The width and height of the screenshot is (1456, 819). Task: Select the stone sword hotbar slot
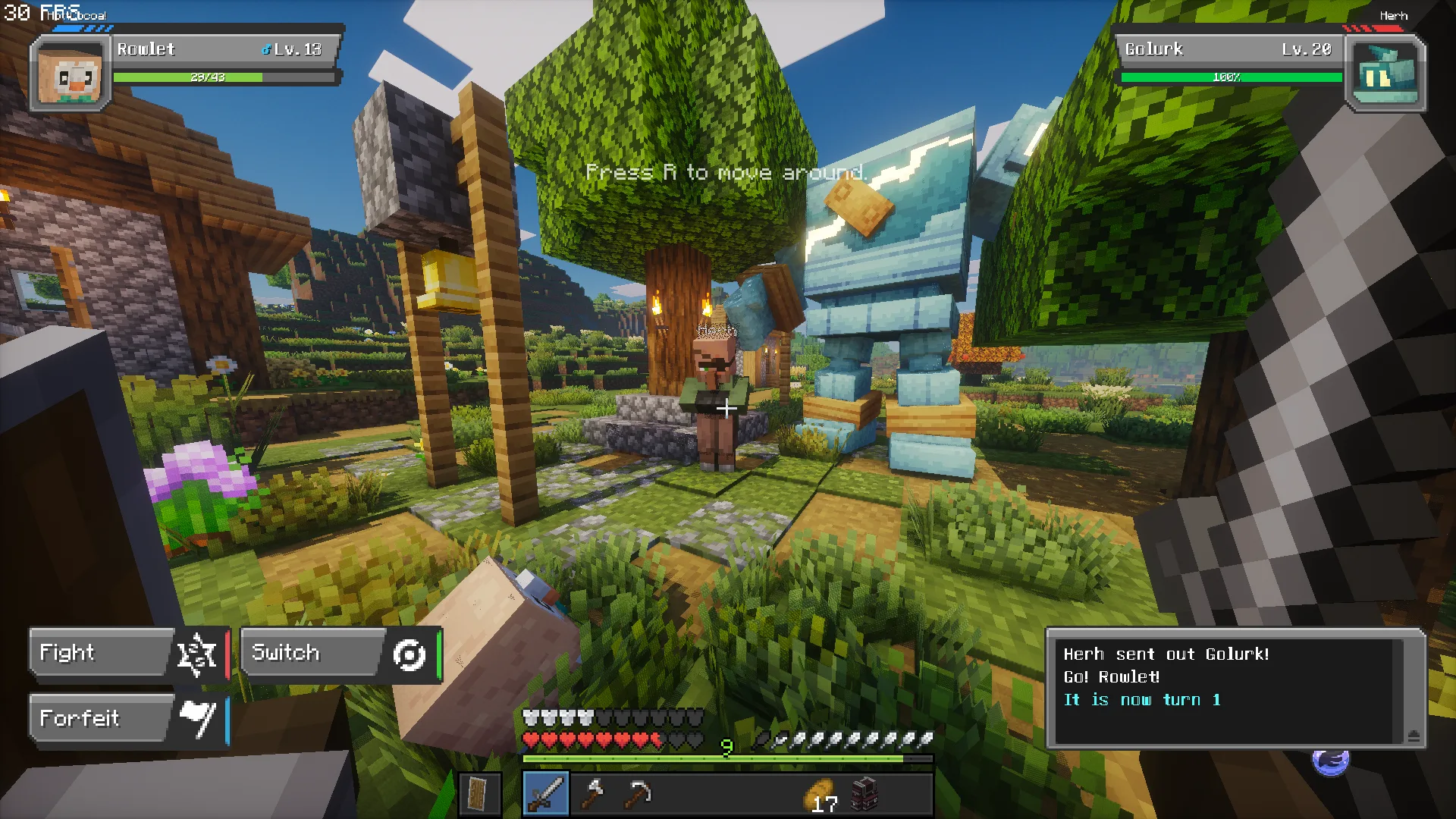pos(546,794)
